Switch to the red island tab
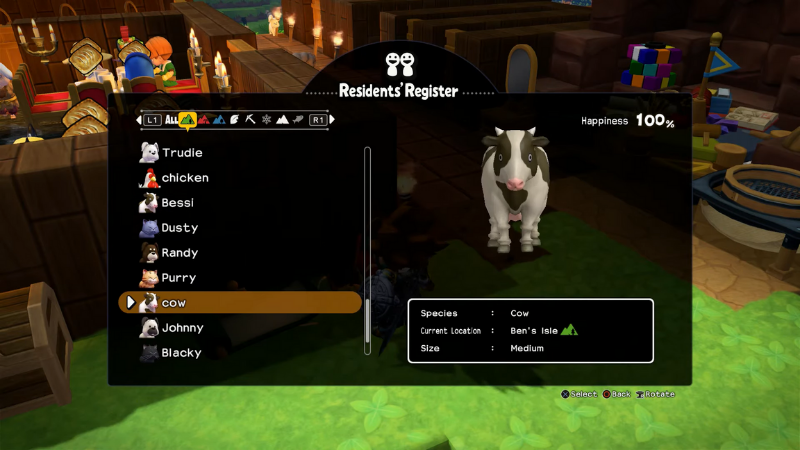The image size is (800, 450). pyautogui.click(x=204, y=120)
